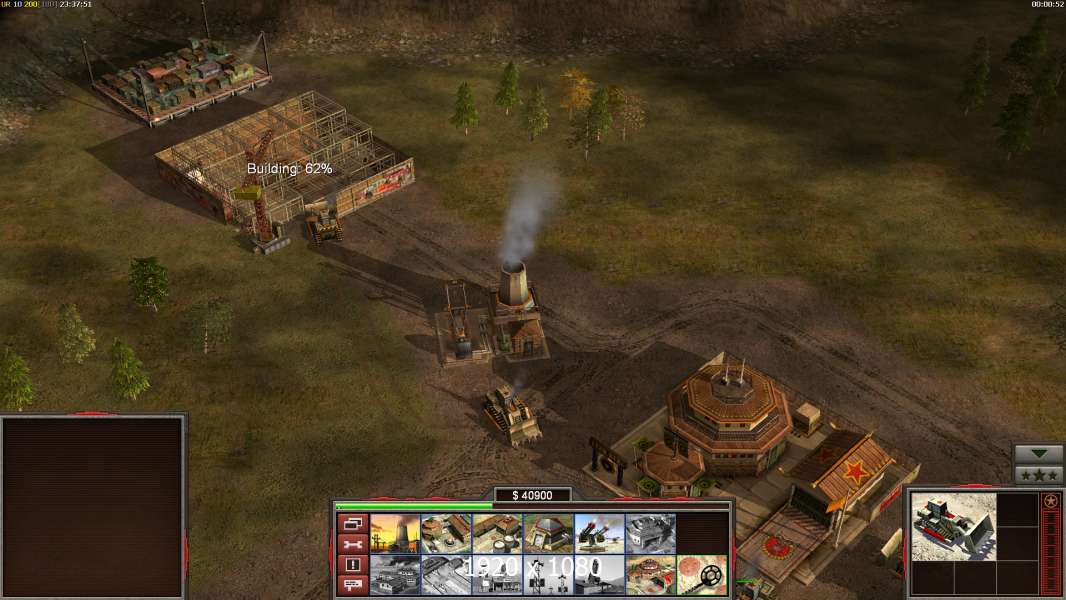Build the power plant with cooling tower
This screenshot has height=600, width=1066.
click(395, 534)
